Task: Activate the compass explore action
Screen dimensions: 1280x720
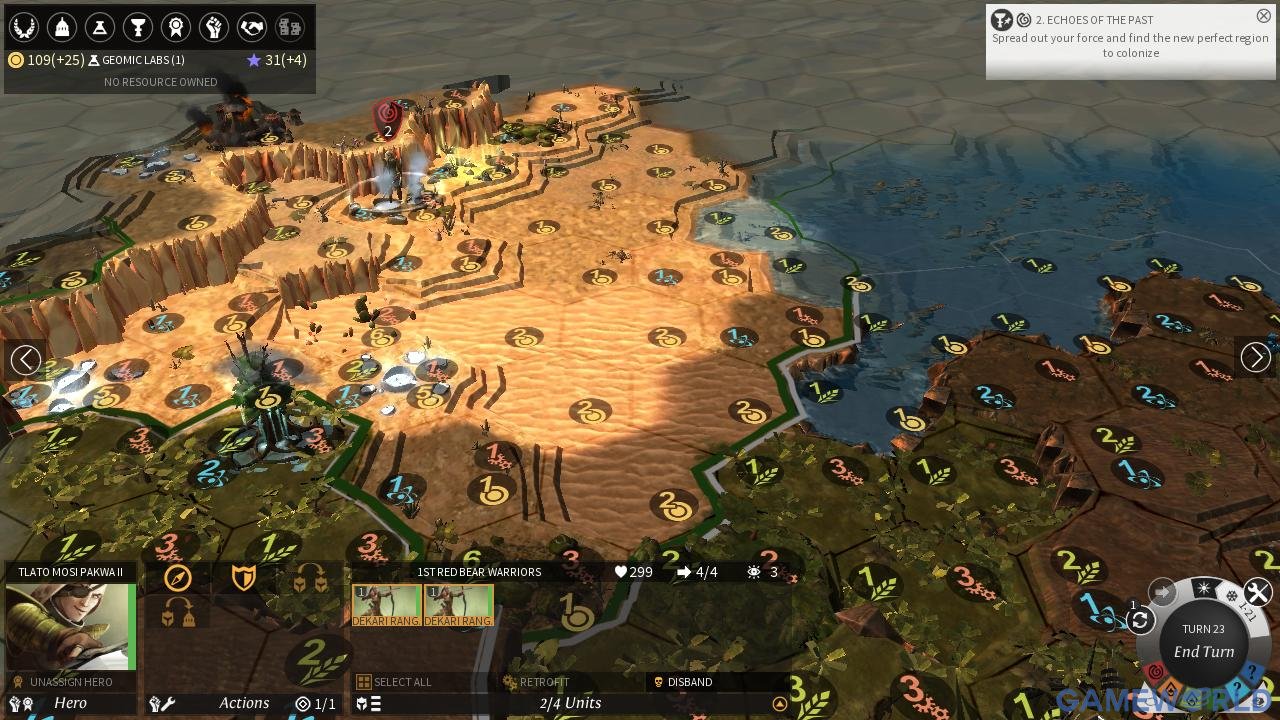Action: coord(178,578)
